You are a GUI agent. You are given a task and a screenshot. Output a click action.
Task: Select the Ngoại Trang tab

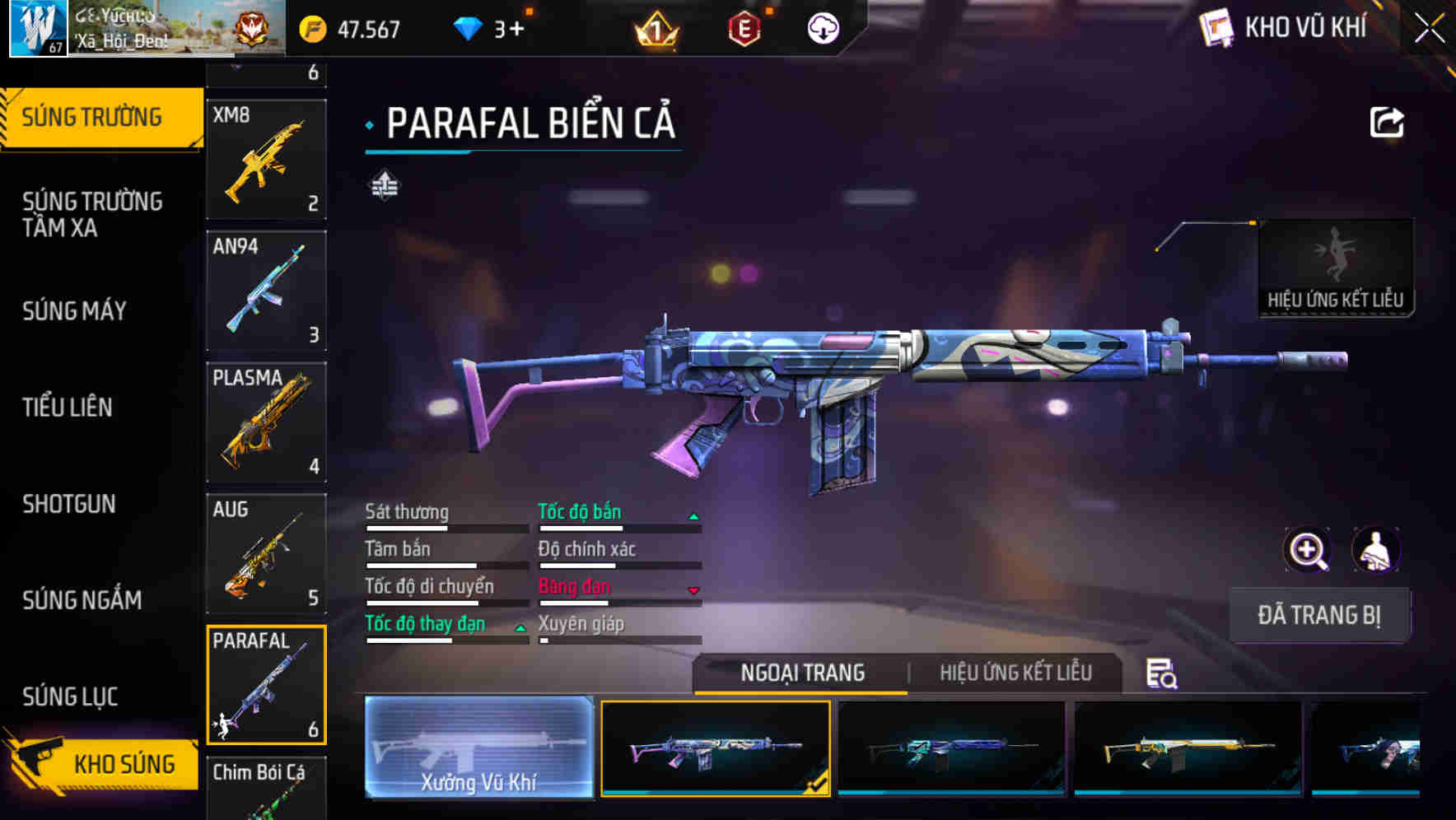point(801,673)
